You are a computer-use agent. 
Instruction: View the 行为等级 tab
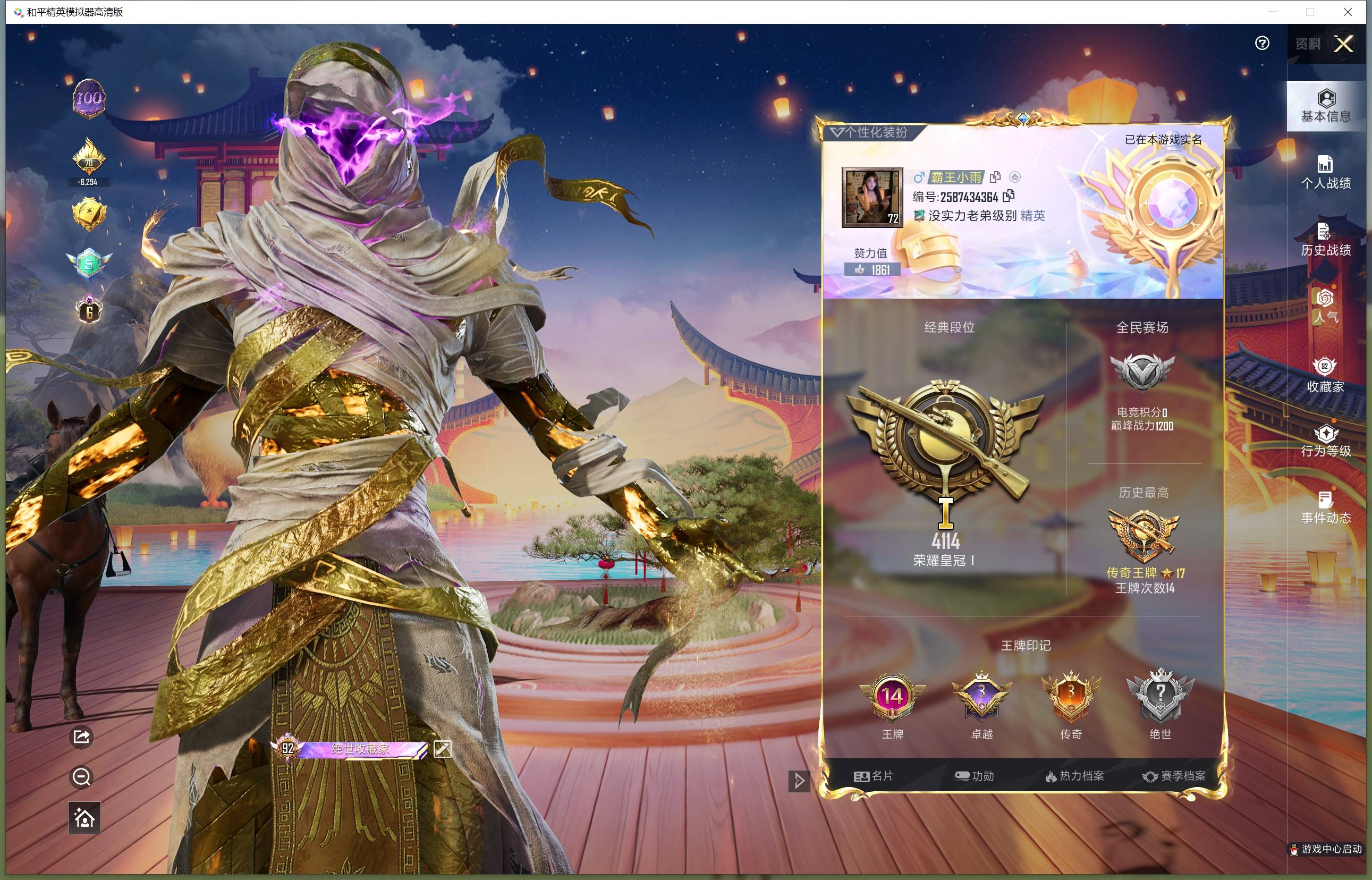click(x=1326, y=441)
